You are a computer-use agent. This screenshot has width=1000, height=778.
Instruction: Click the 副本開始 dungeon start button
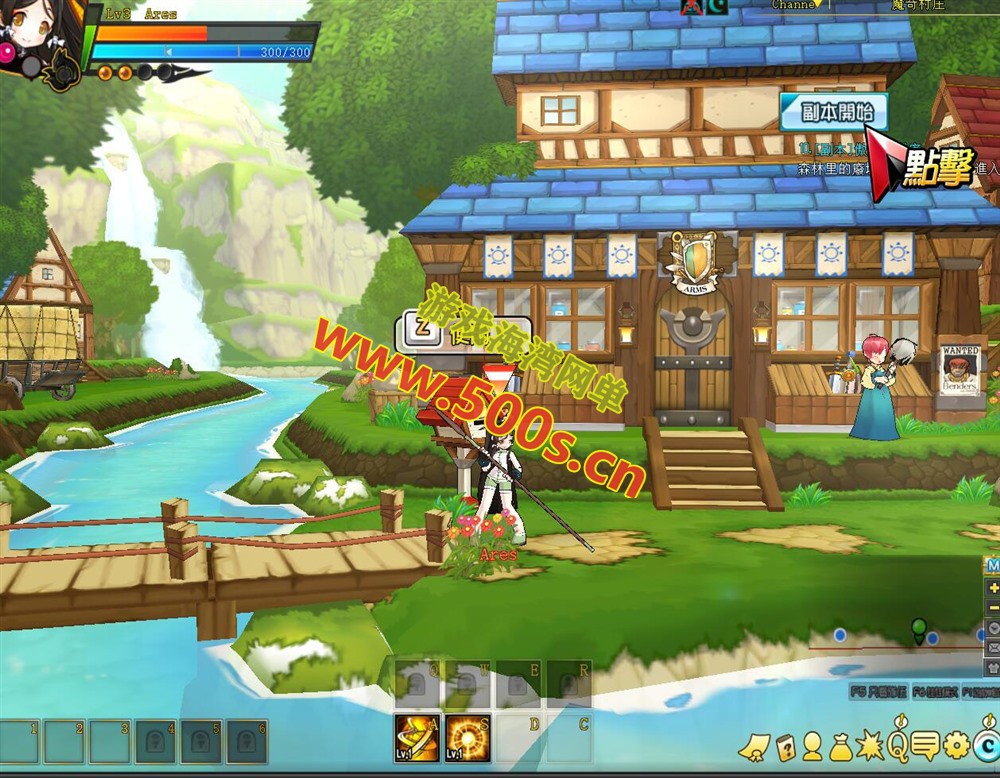[x=832, y=112]
